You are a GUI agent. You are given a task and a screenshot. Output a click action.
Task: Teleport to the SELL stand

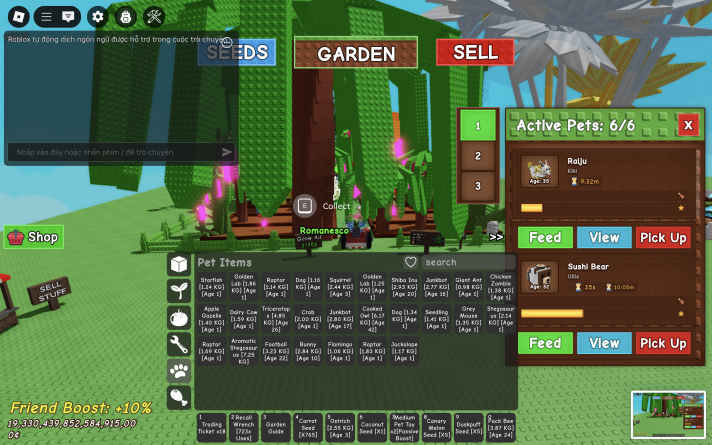474,52
